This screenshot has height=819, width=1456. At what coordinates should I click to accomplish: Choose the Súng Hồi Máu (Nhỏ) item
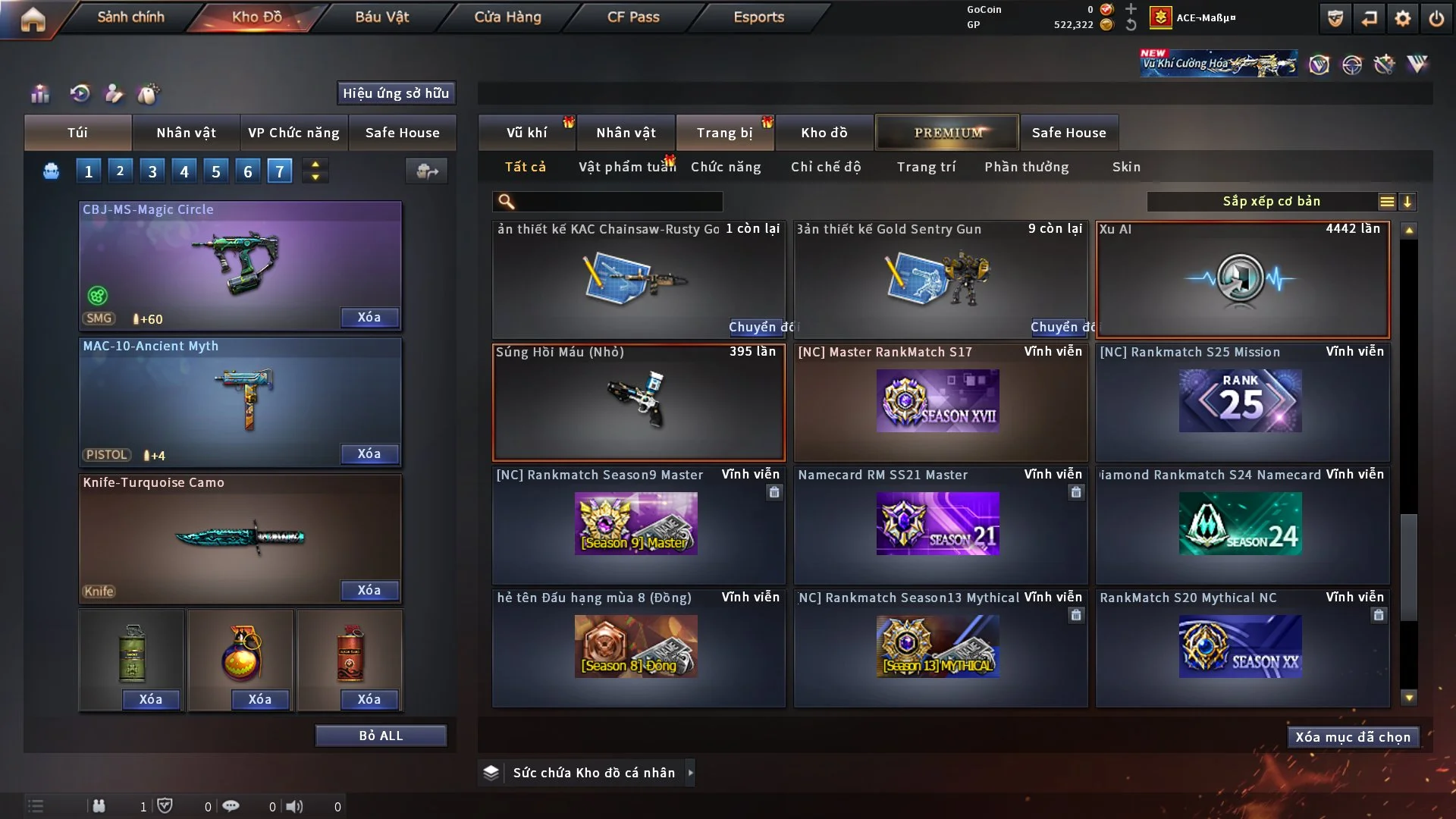point(639,403)
